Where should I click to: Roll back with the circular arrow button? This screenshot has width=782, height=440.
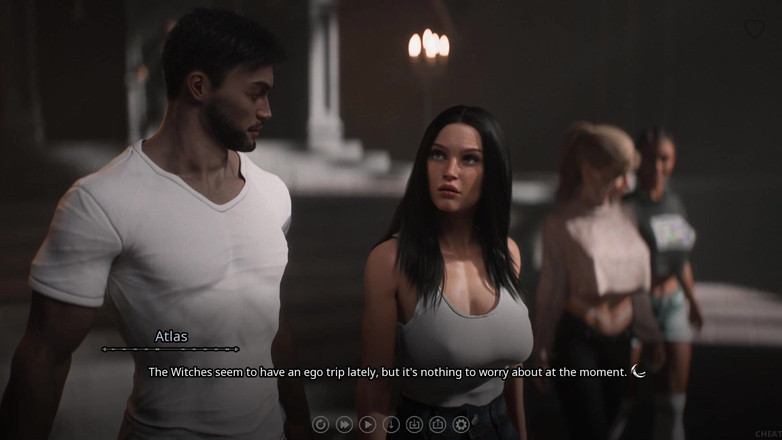point(321,424)
